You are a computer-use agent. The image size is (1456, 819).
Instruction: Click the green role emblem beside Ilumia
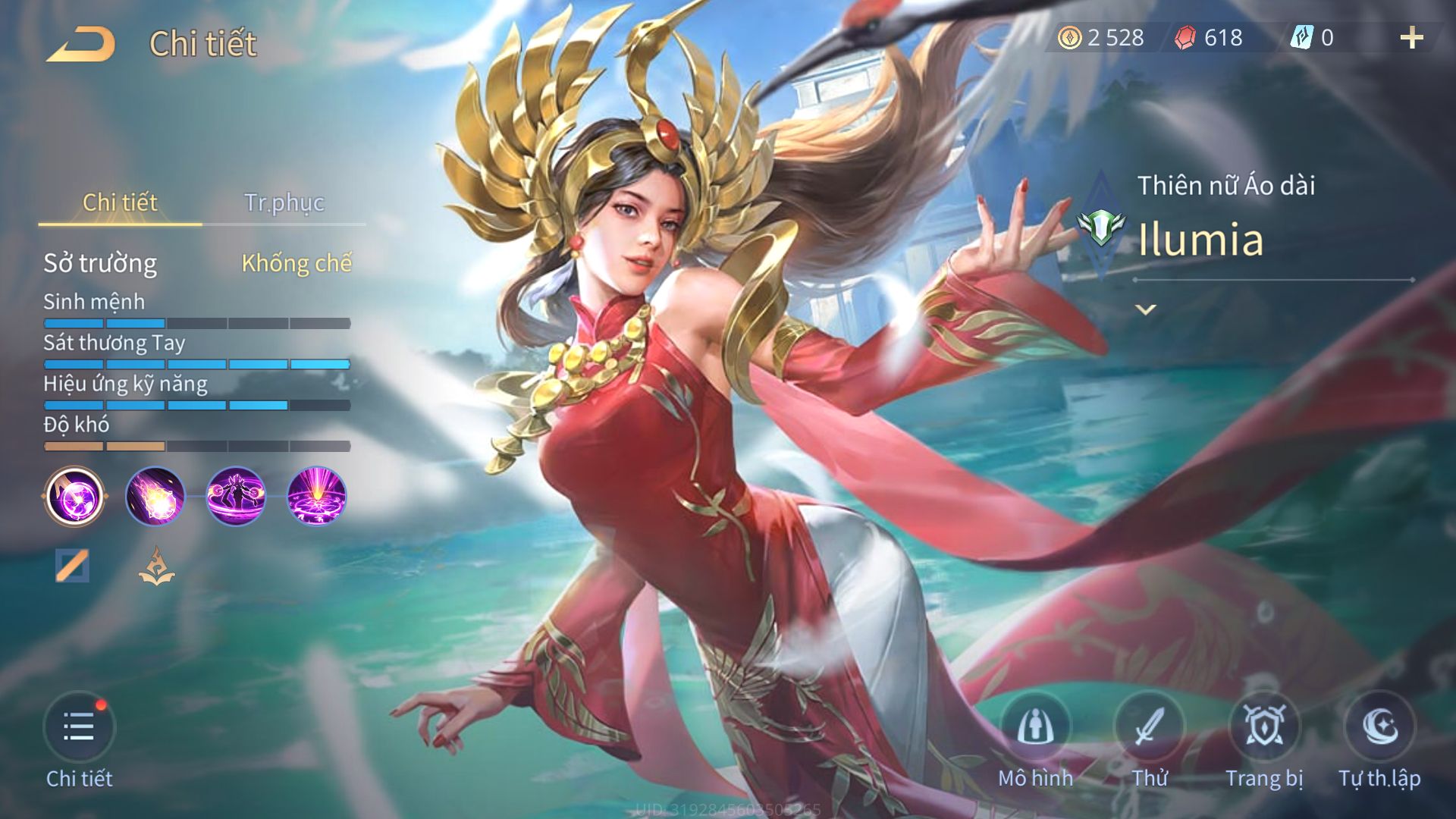click(x=1101, y=227)
